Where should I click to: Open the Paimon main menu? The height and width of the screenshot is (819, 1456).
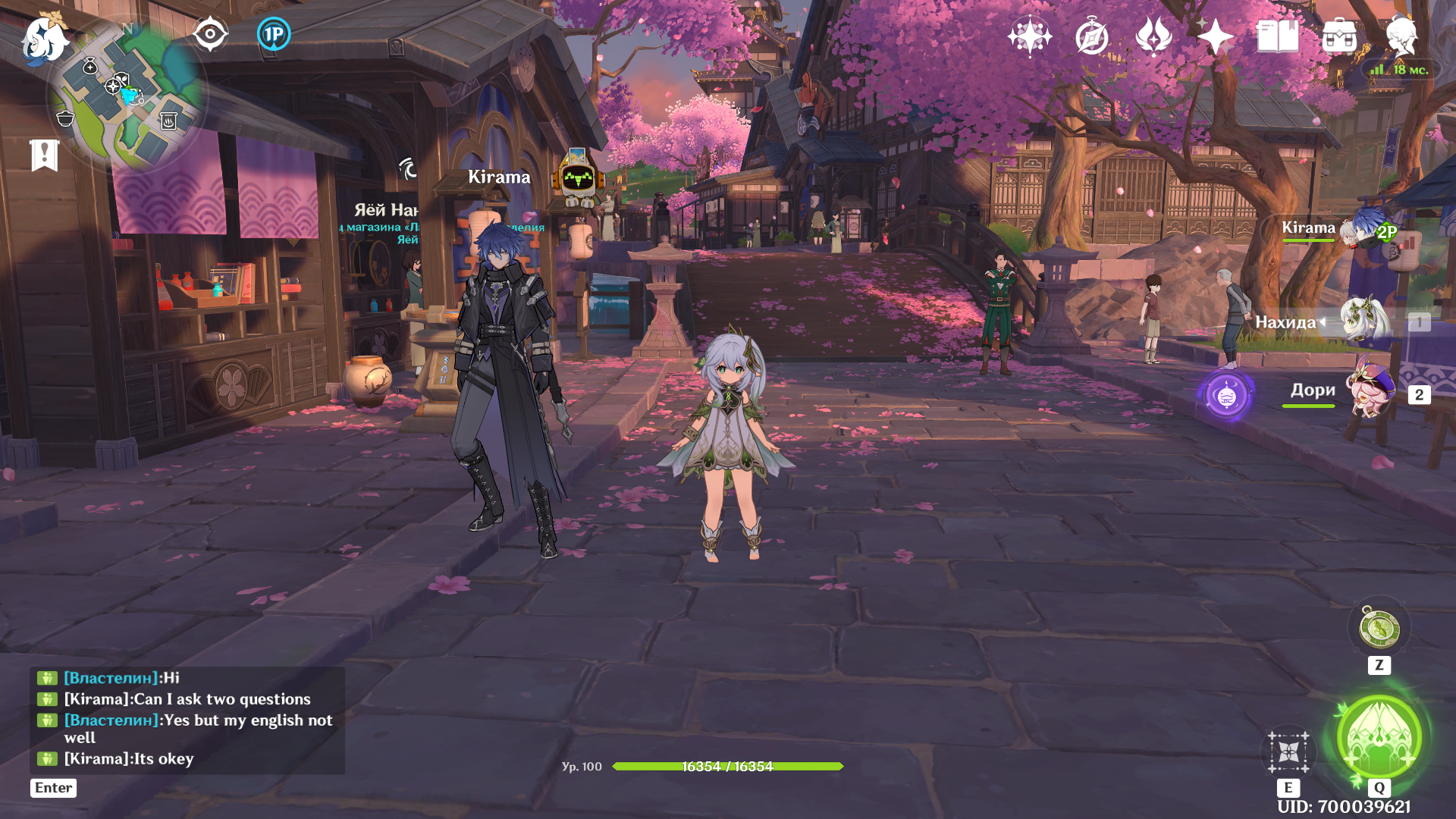[43, 39]
